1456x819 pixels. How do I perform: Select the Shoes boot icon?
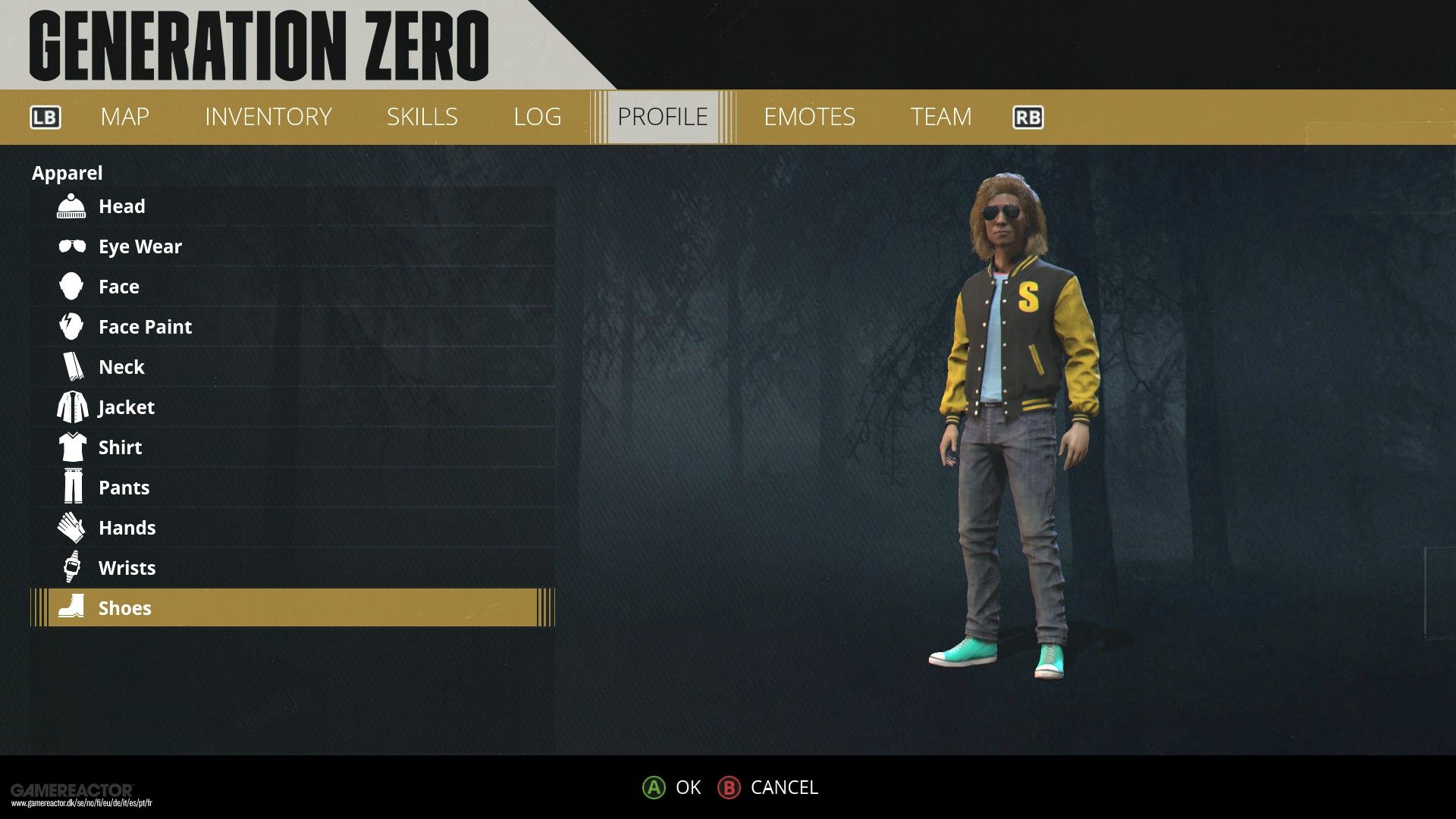71,607
